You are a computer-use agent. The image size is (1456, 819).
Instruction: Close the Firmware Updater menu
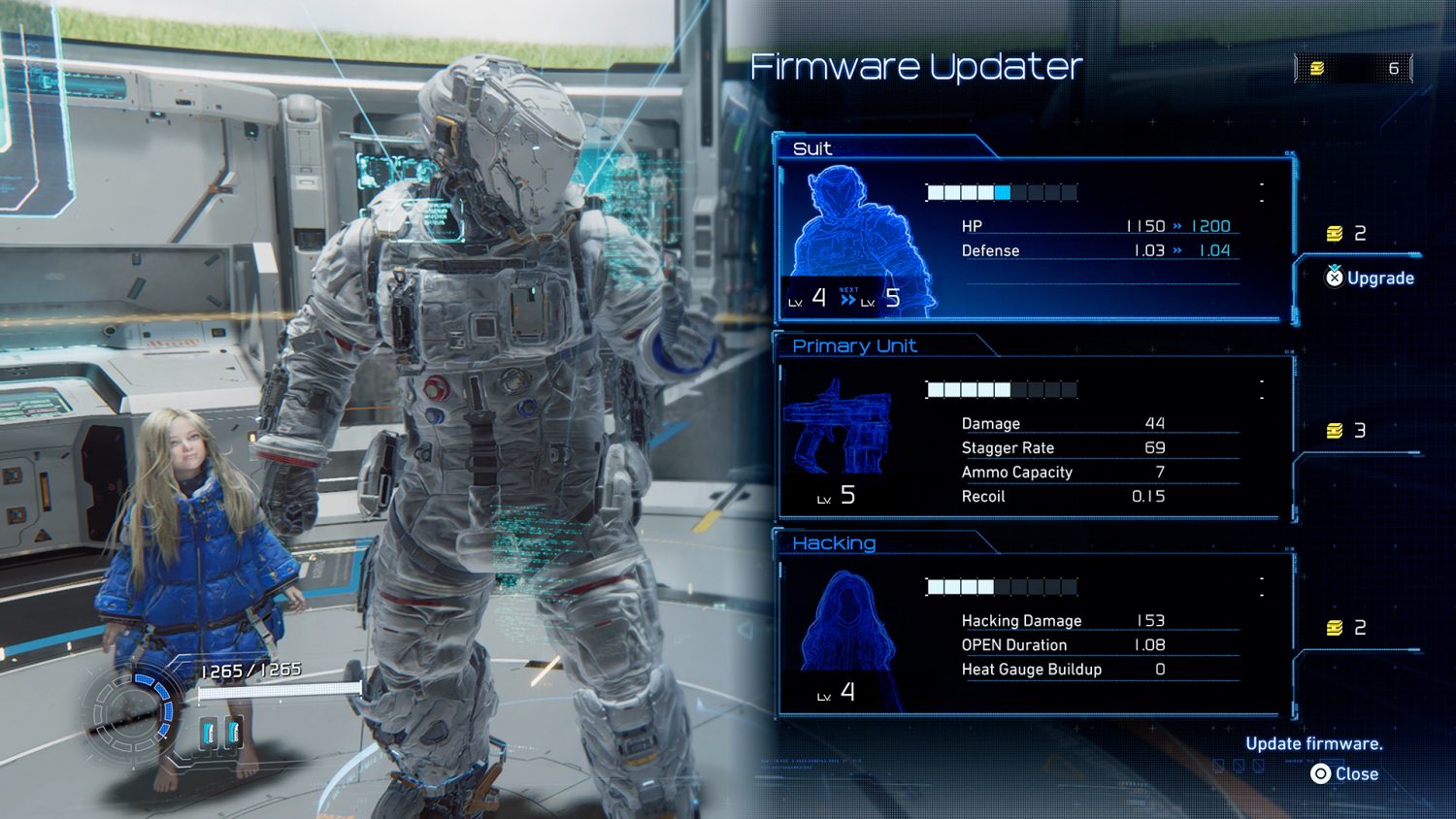1344,773
